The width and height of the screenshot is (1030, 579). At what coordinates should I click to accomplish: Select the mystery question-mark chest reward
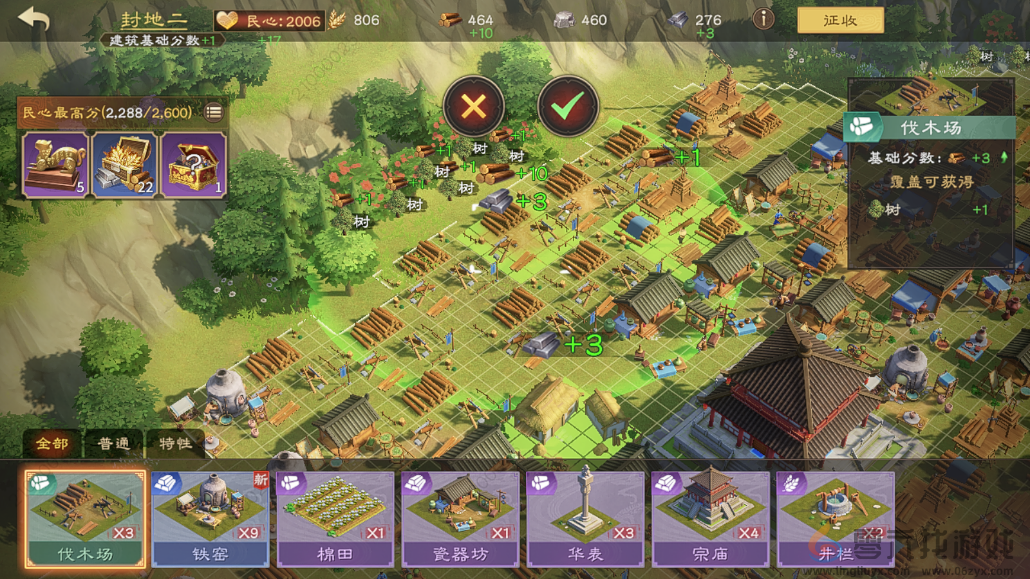pyautogui.click(x=193, y=164)
